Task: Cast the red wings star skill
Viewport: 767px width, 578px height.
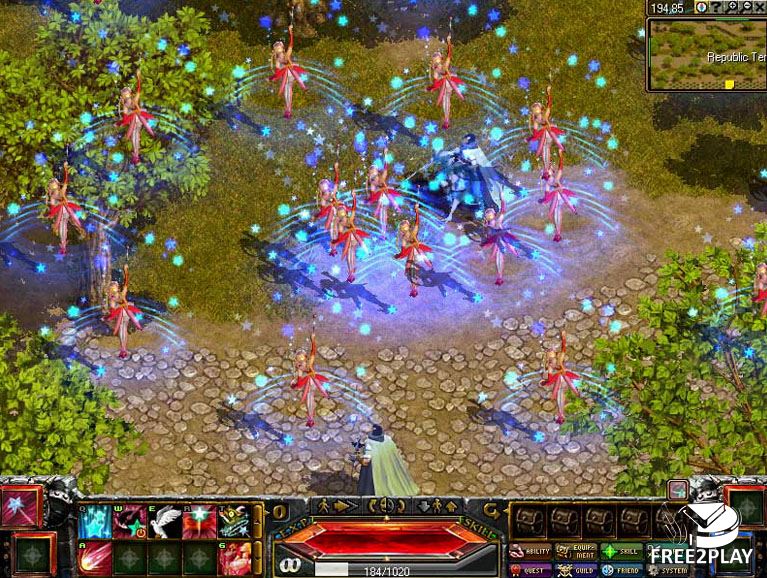Action: [x=199, y=522]
